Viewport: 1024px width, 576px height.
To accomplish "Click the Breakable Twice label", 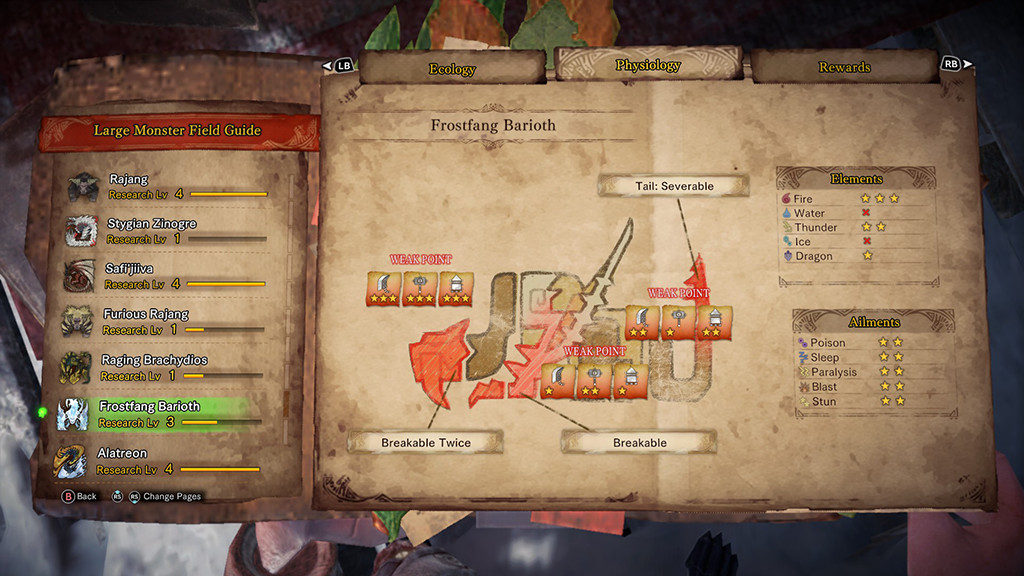I will [x=426, y=442].
